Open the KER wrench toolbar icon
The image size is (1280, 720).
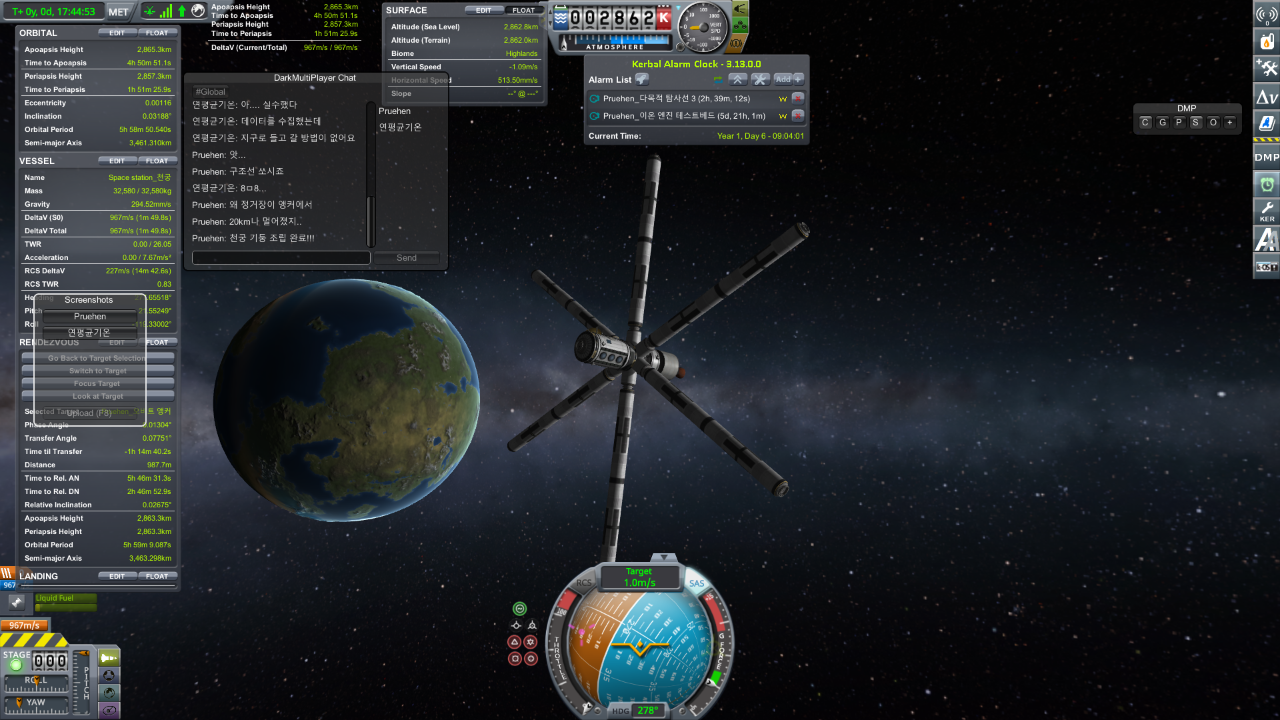coord(1266,211)
